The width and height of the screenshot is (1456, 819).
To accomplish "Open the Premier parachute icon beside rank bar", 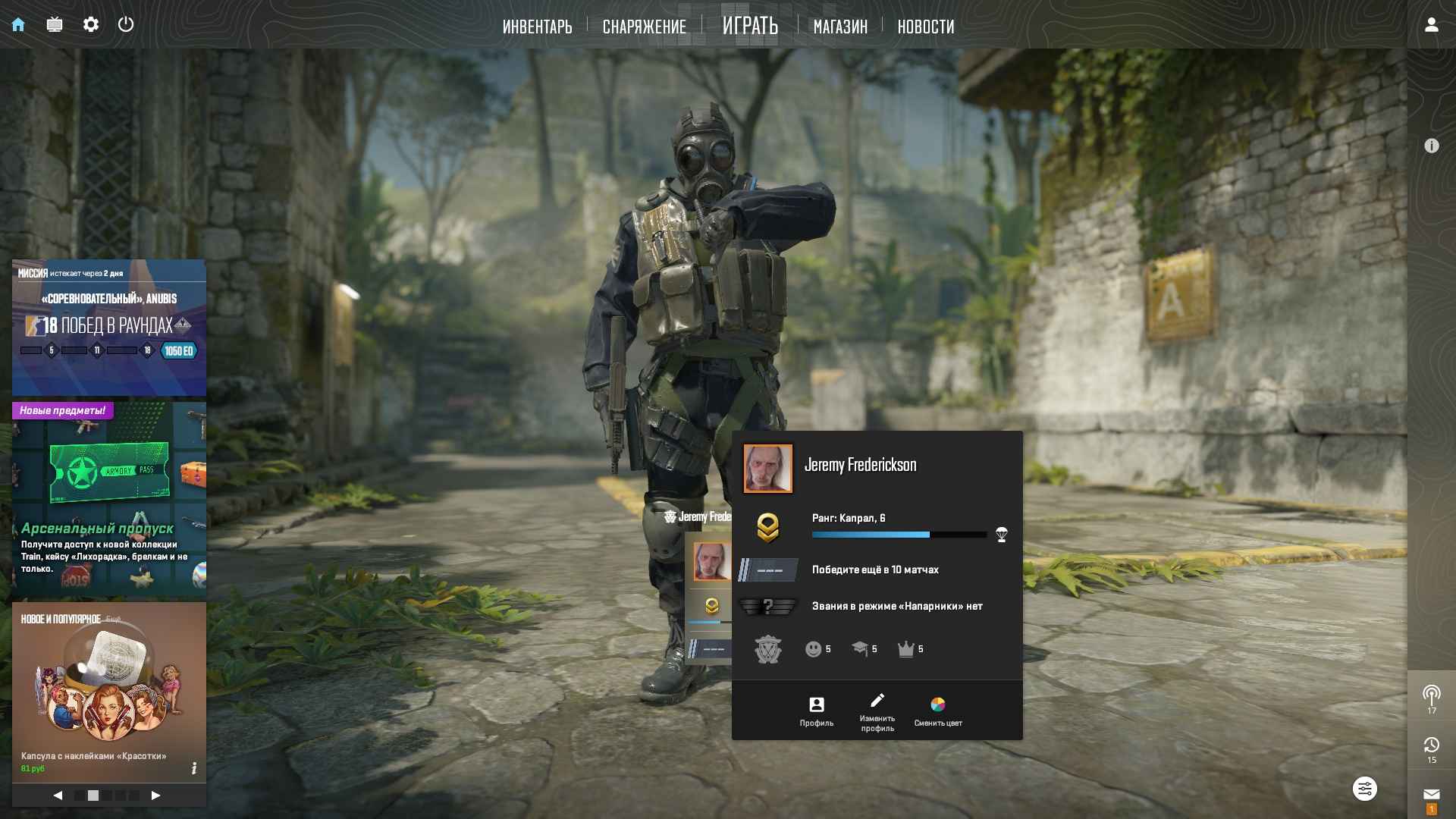I will click(1000, 534).
